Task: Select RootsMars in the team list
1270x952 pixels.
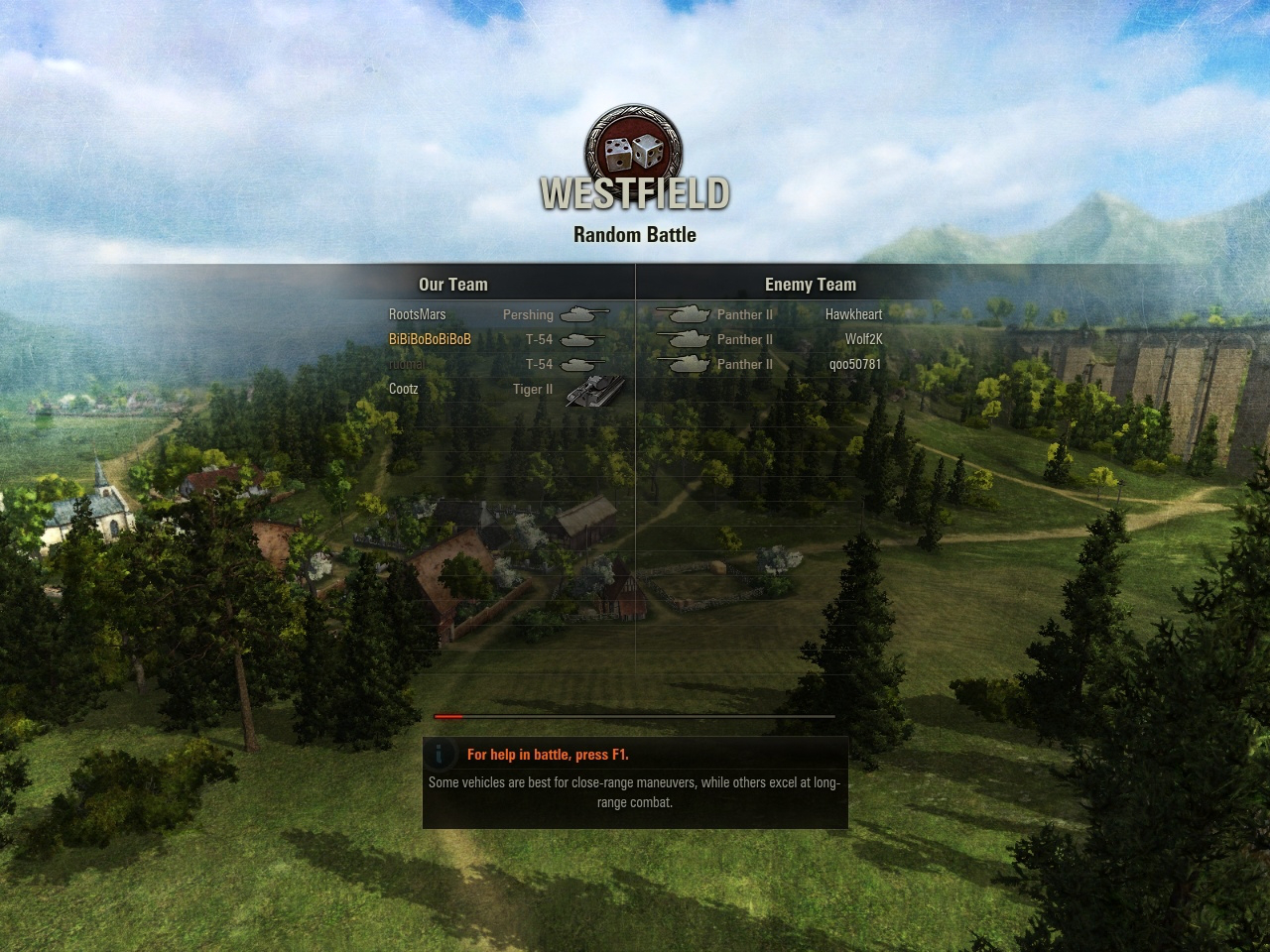Action: coord(418,314)
